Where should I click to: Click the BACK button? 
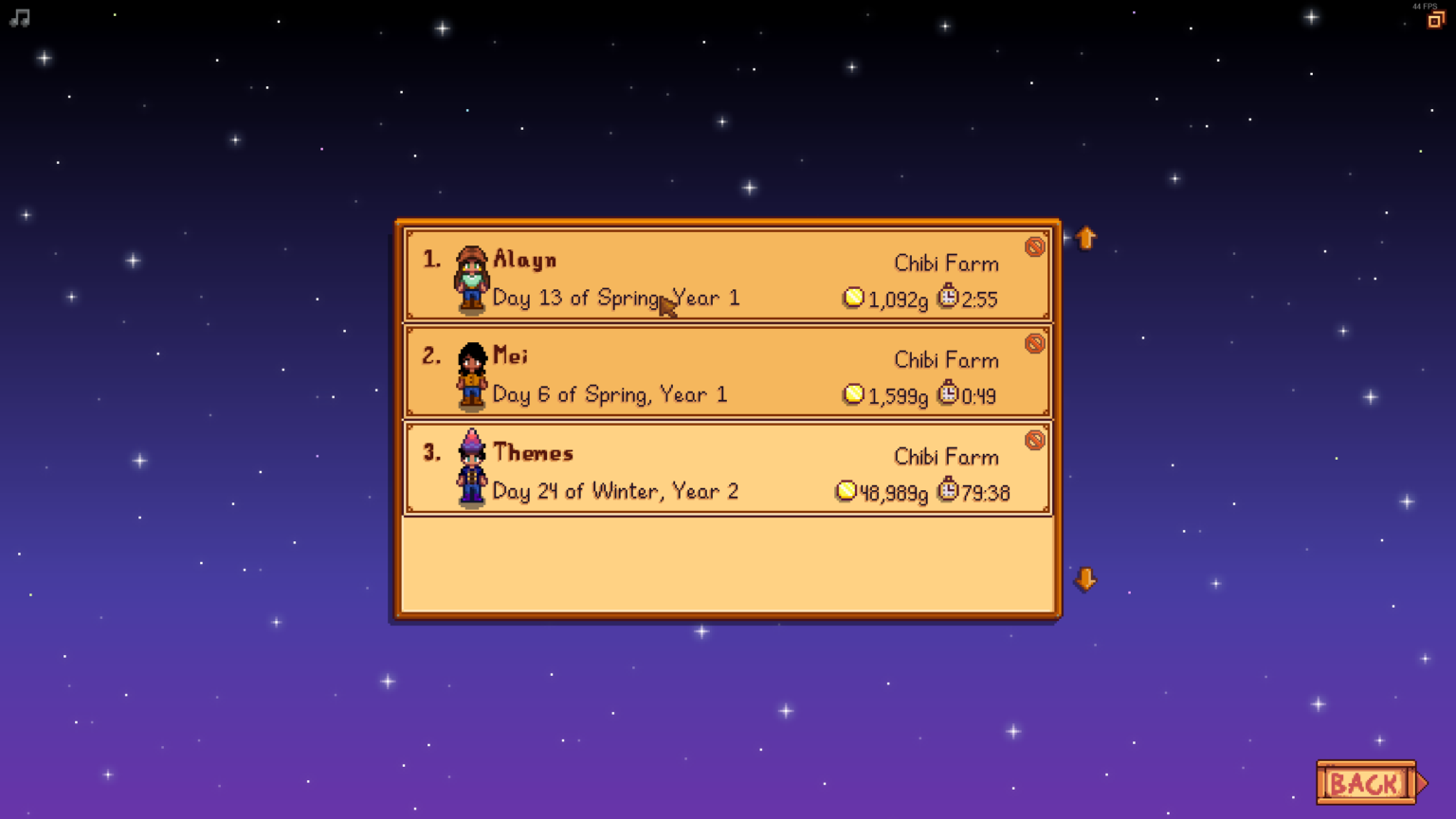1365,783
